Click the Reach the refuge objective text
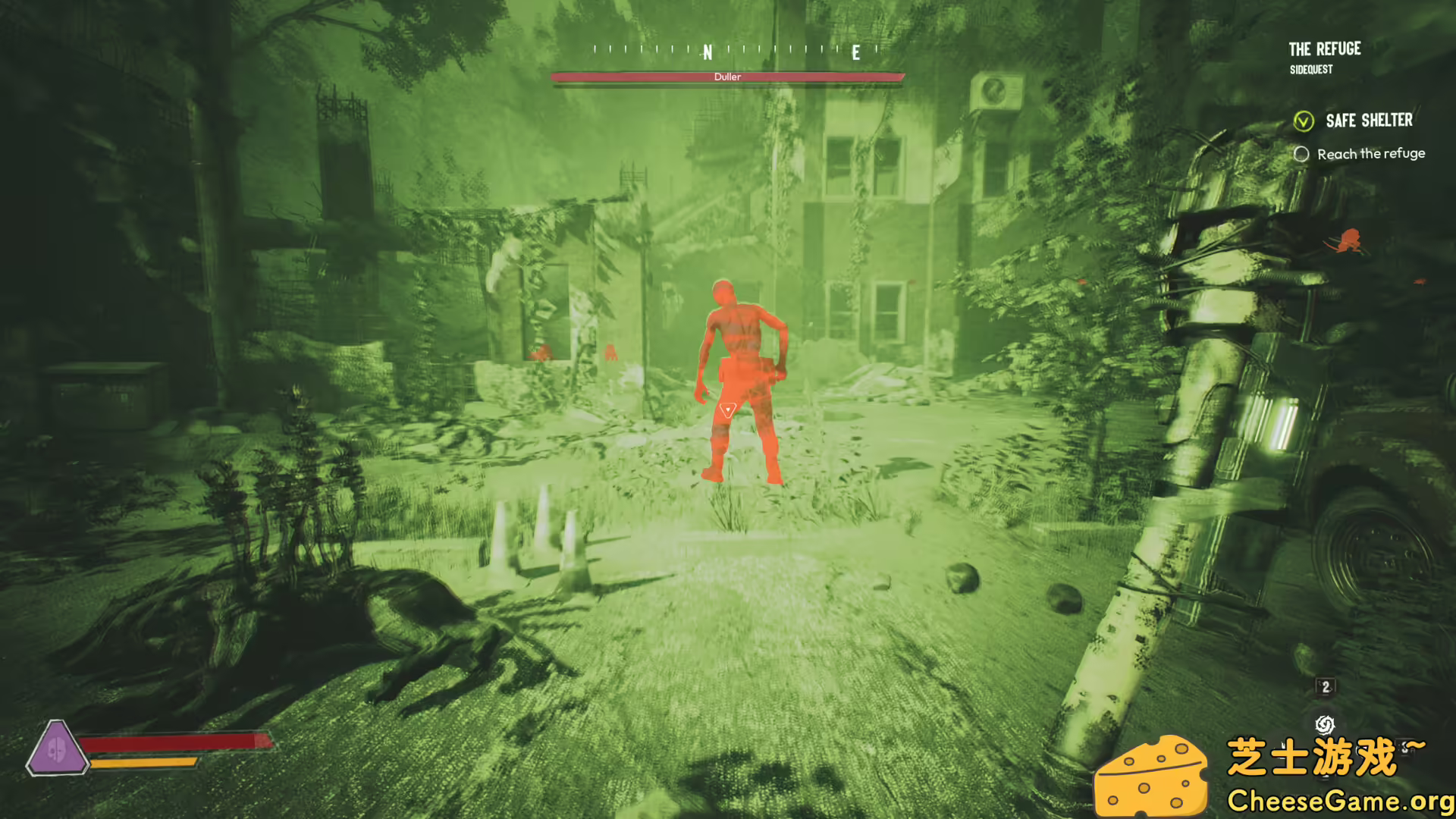Viewport: 1456px width, 819px height. pyautogui.click(x=1372, y=154)
